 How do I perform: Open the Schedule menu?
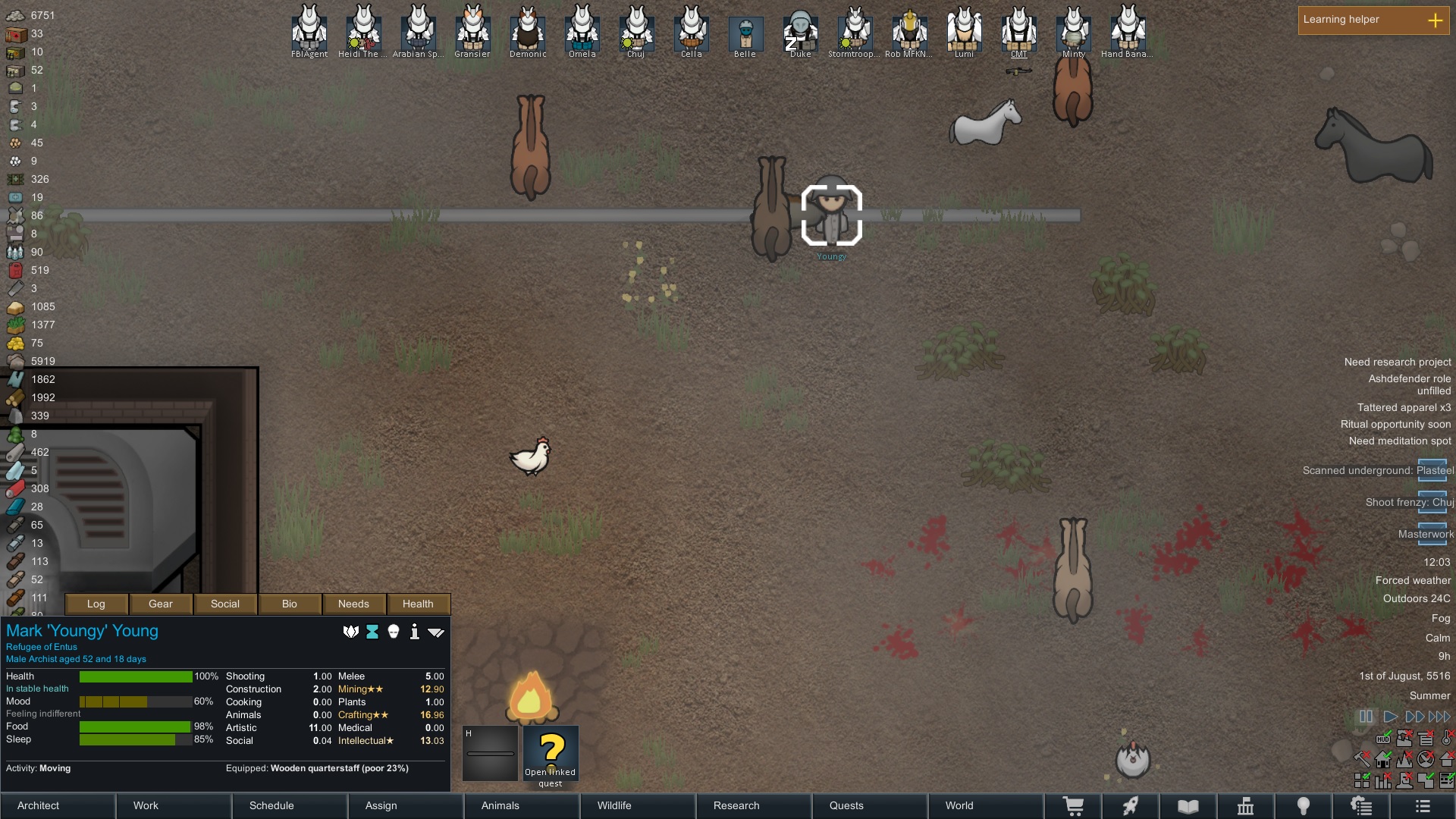[x=290, y=805]
